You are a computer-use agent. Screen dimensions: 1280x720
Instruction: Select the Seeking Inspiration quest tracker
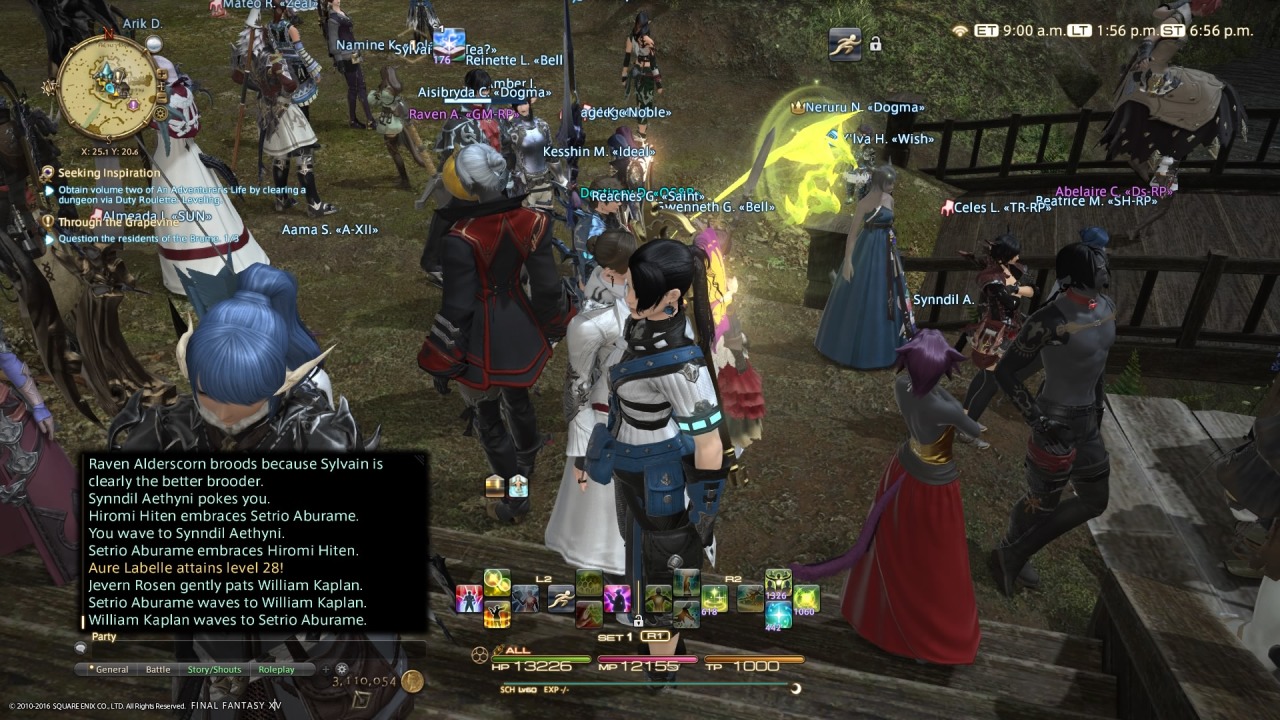pyautogui.click(x=94, y=173)
